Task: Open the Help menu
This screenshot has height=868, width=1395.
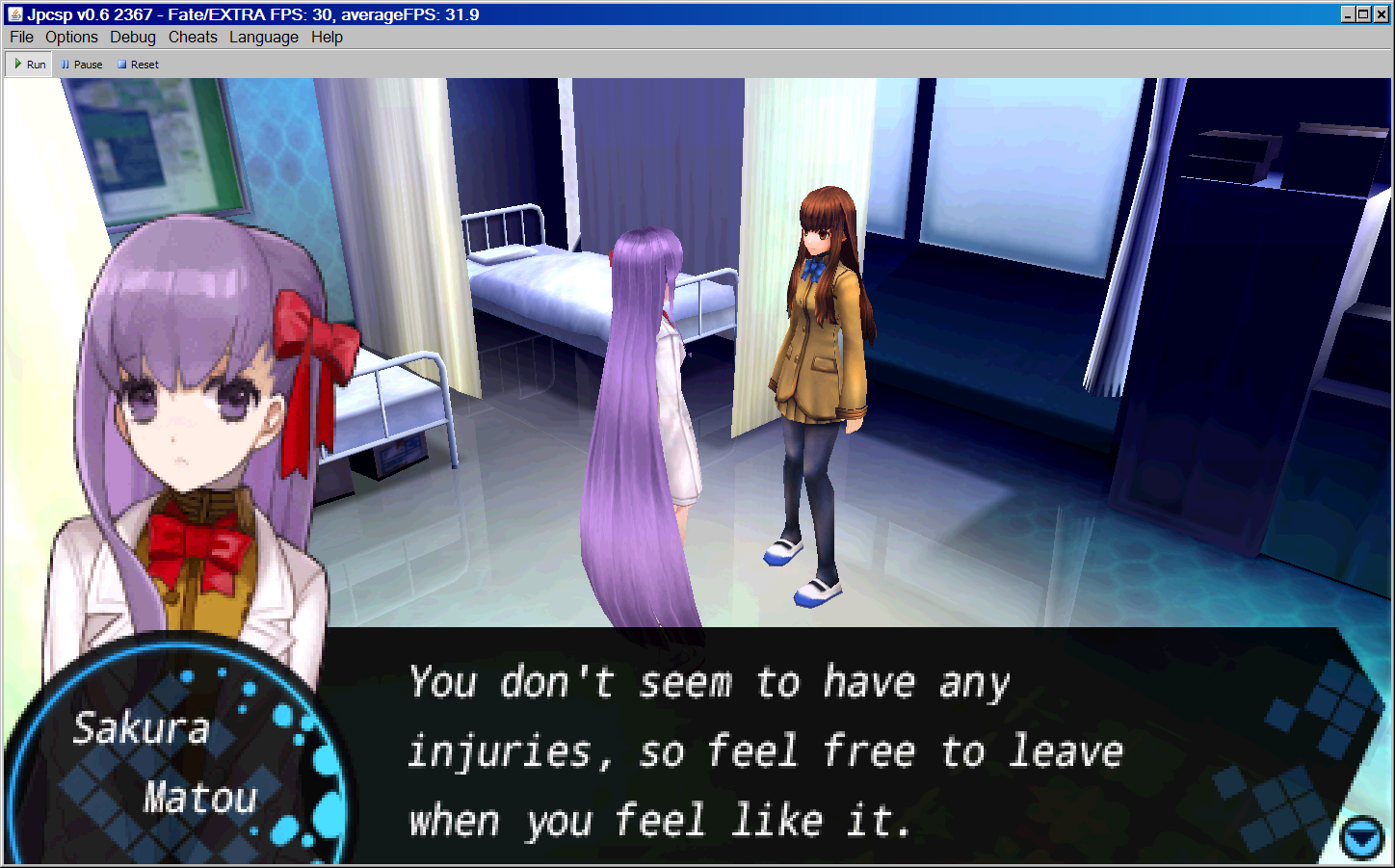Action: click(327, 37)
